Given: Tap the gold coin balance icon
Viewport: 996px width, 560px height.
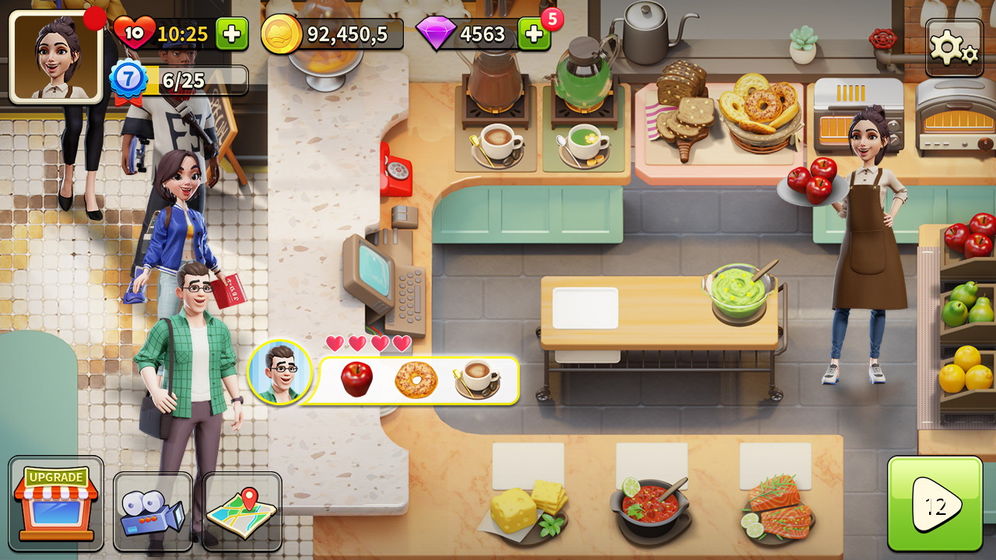Looking at the screenshot, I should (281, 34).
